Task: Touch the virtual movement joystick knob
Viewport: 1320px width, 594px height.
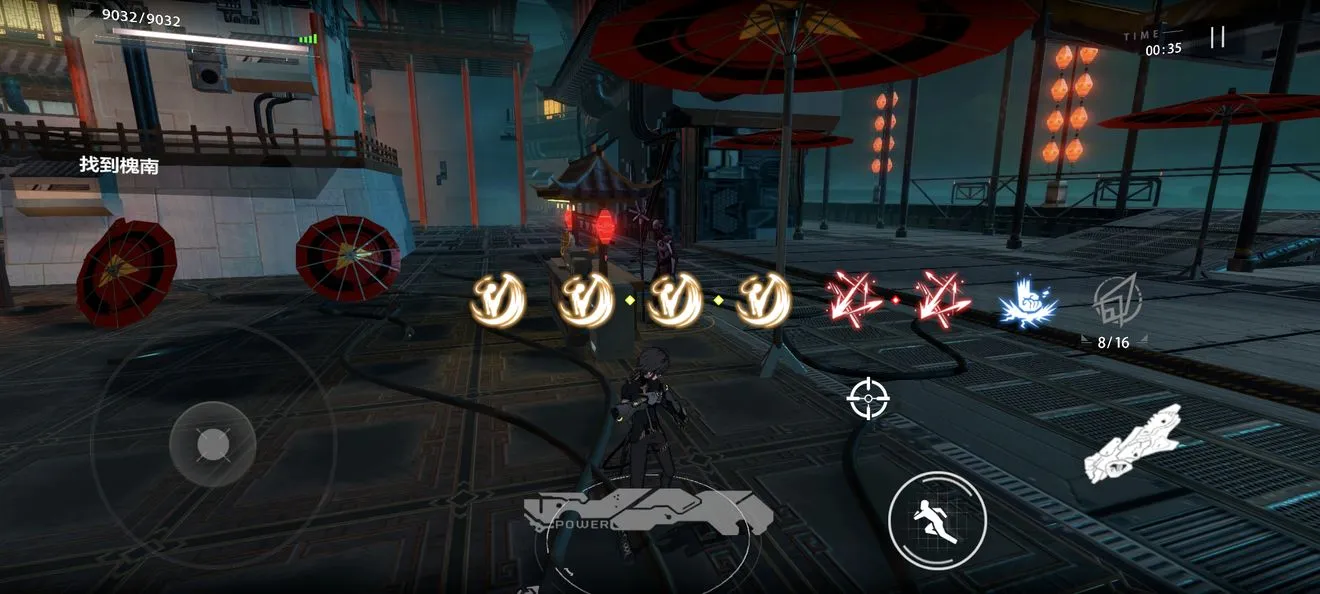Action: [x=212, y=443]
